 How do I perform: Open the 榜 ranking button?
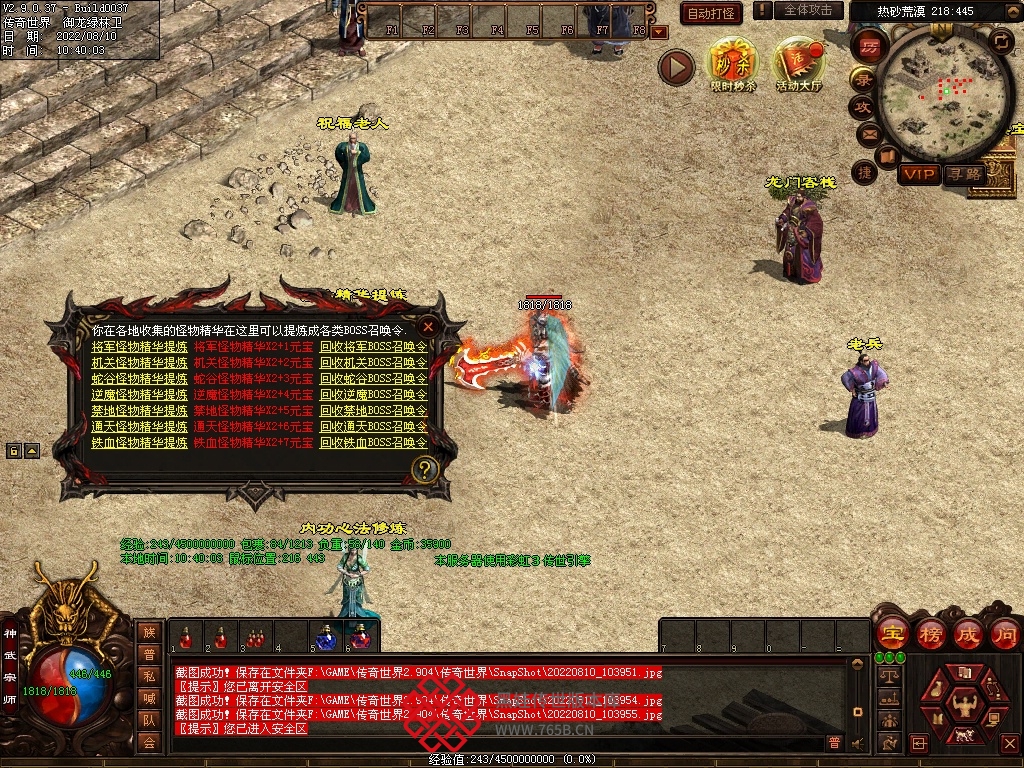[930, 633]
